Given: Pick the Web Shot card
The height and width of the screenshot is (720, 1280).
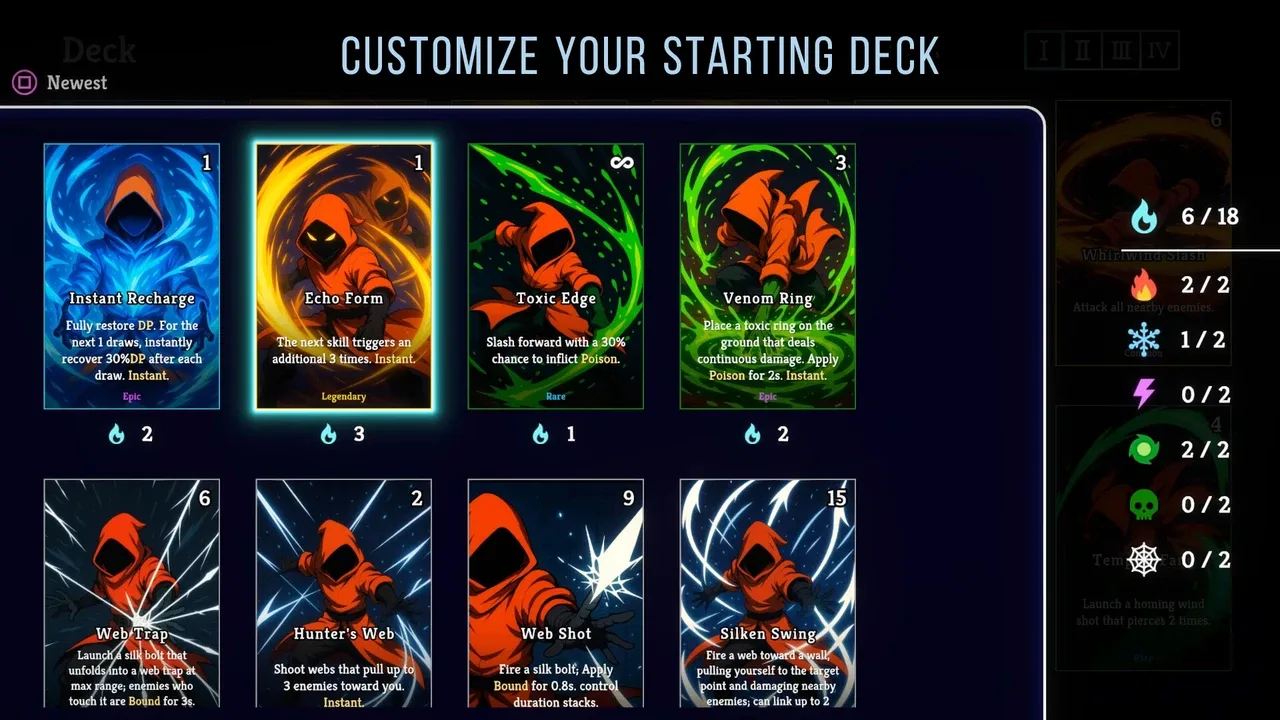Looking at the screenshot, I should point(556,593).
